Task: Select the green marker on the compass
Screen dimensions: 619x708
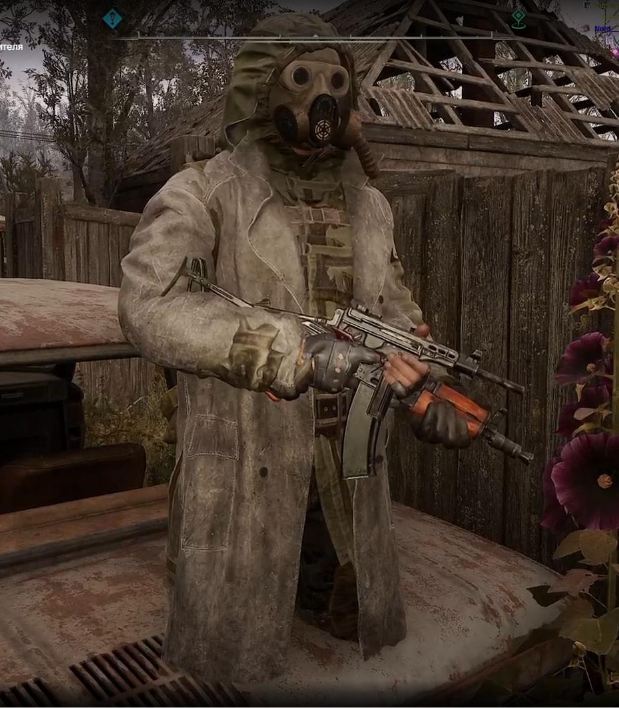Action: 518,17
